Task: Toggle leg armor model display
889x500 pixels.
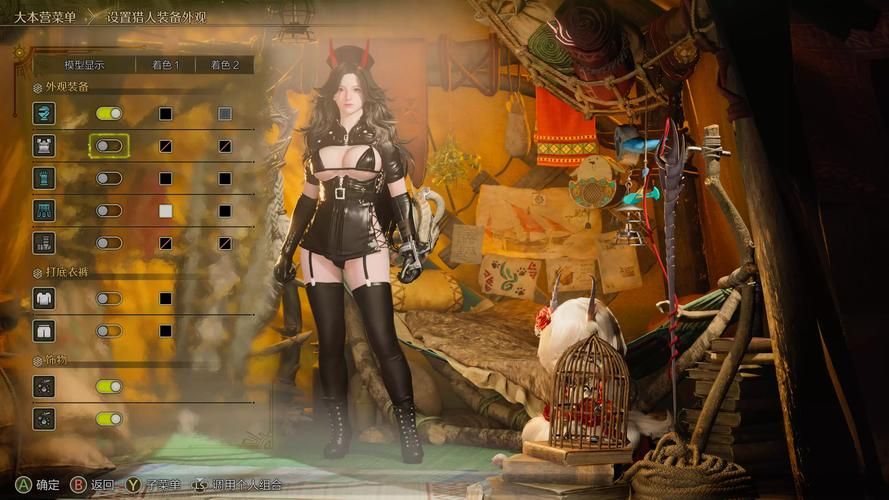Action: click(109, 242)
